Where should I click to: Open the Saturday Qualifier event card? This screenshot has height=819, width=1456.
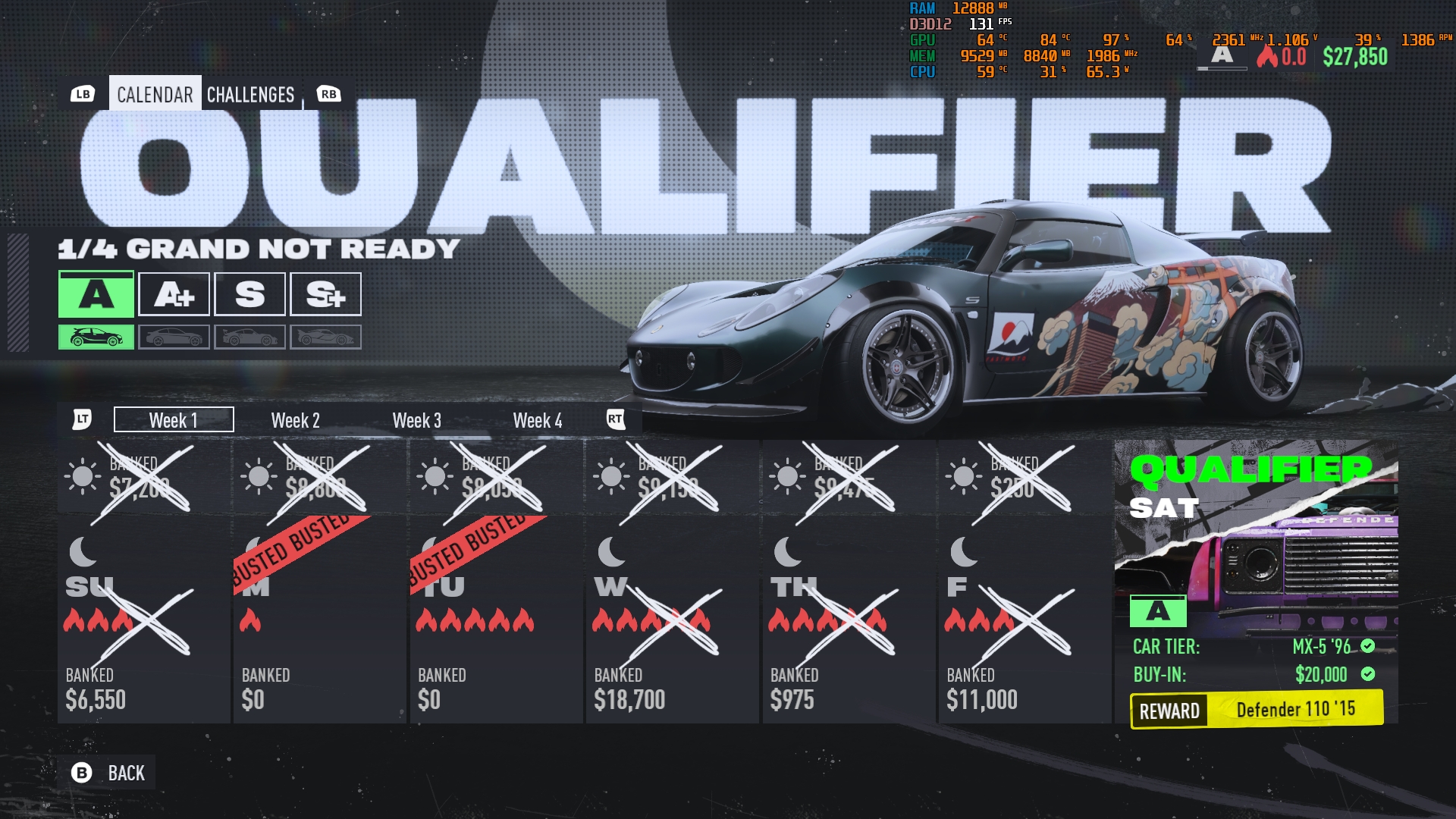pos(1256,582)
